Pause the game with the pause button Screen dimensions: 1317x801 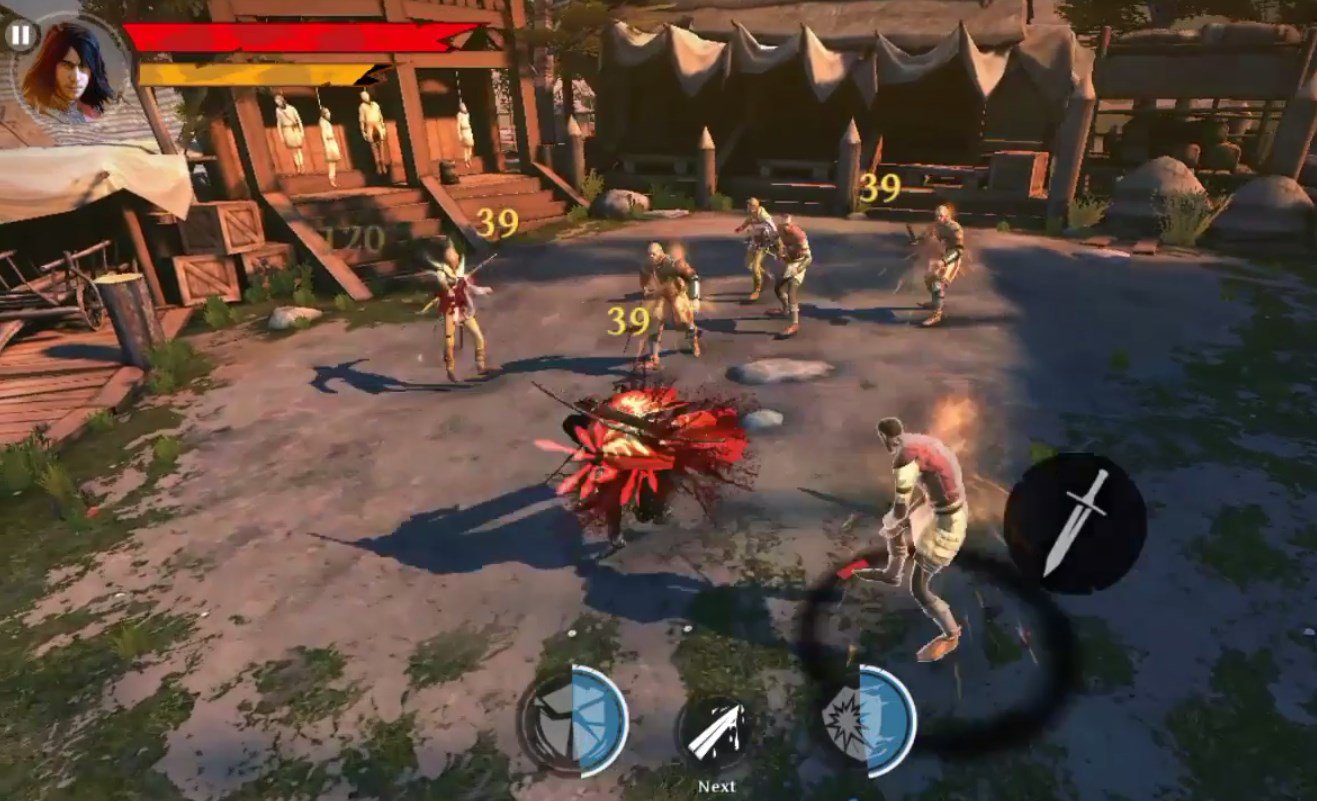[x=20, y=36]
